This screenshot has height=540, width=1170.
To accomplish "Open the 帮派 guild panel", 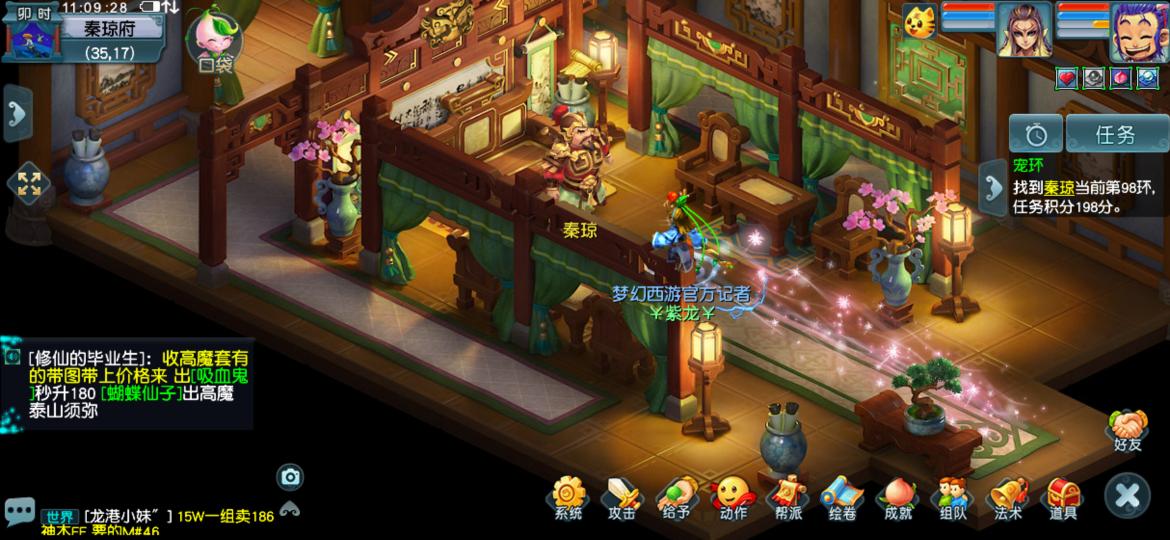I will [x=787, y=497].
